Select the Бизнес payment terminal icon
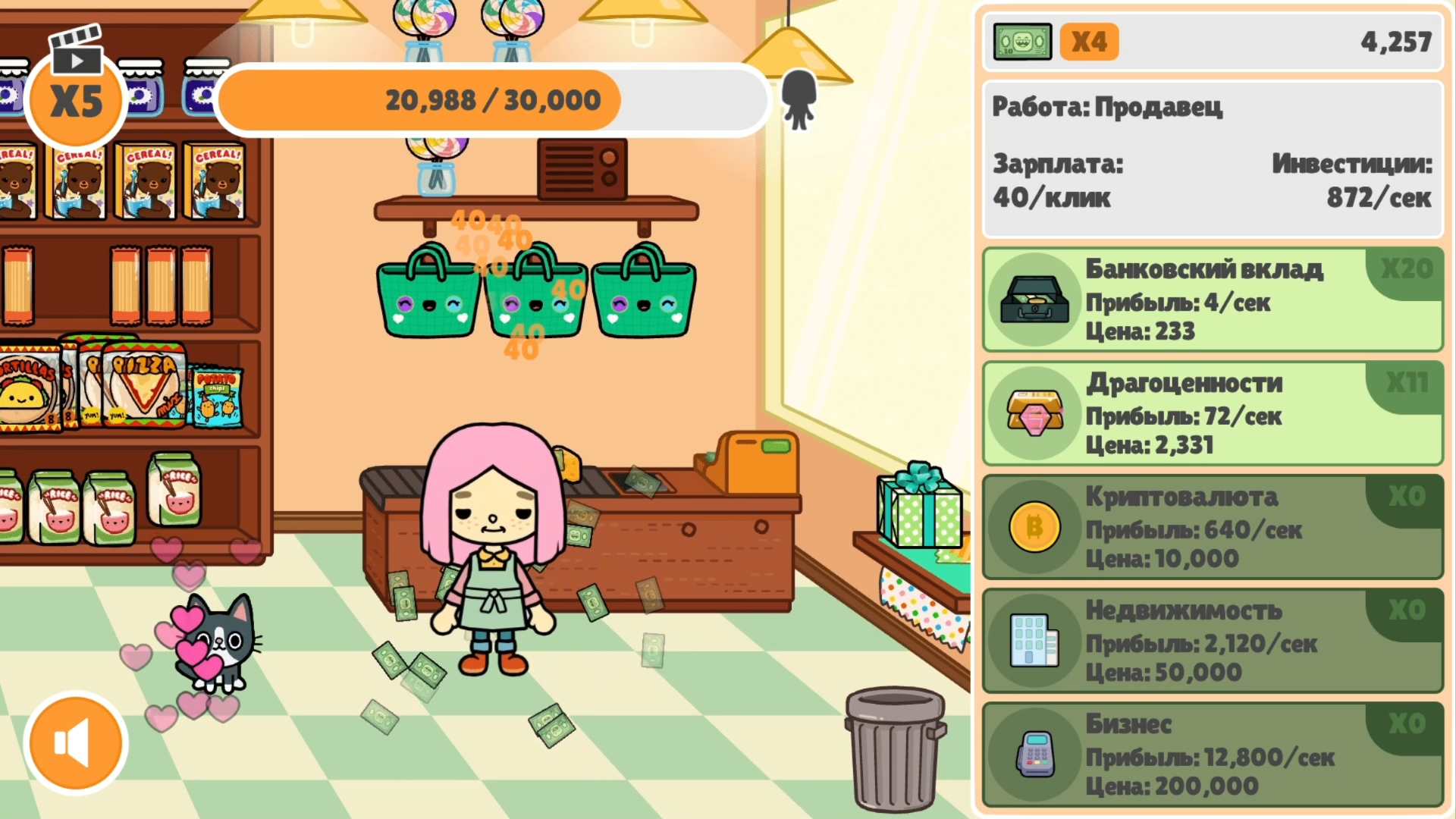This screenshot has height=819, width=1456. tap(1036, 756)
